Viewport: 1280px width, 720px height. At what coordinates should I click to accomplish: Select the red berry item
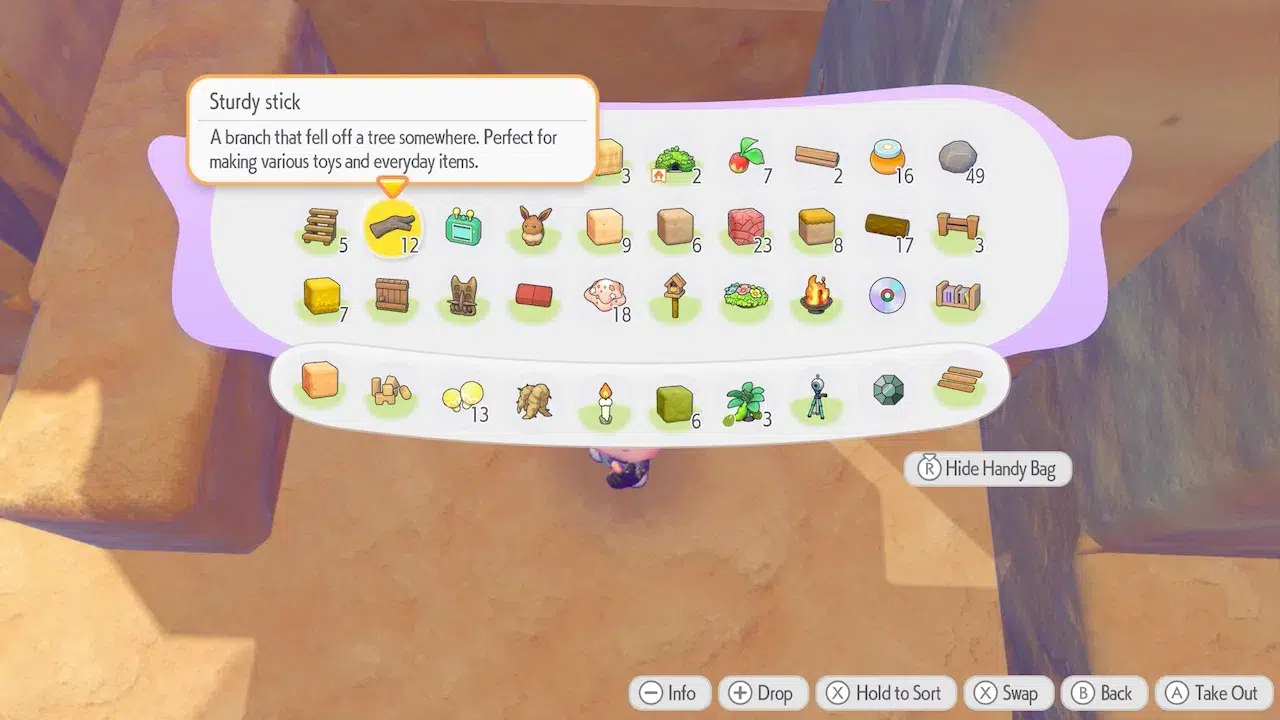coord(745,157)
